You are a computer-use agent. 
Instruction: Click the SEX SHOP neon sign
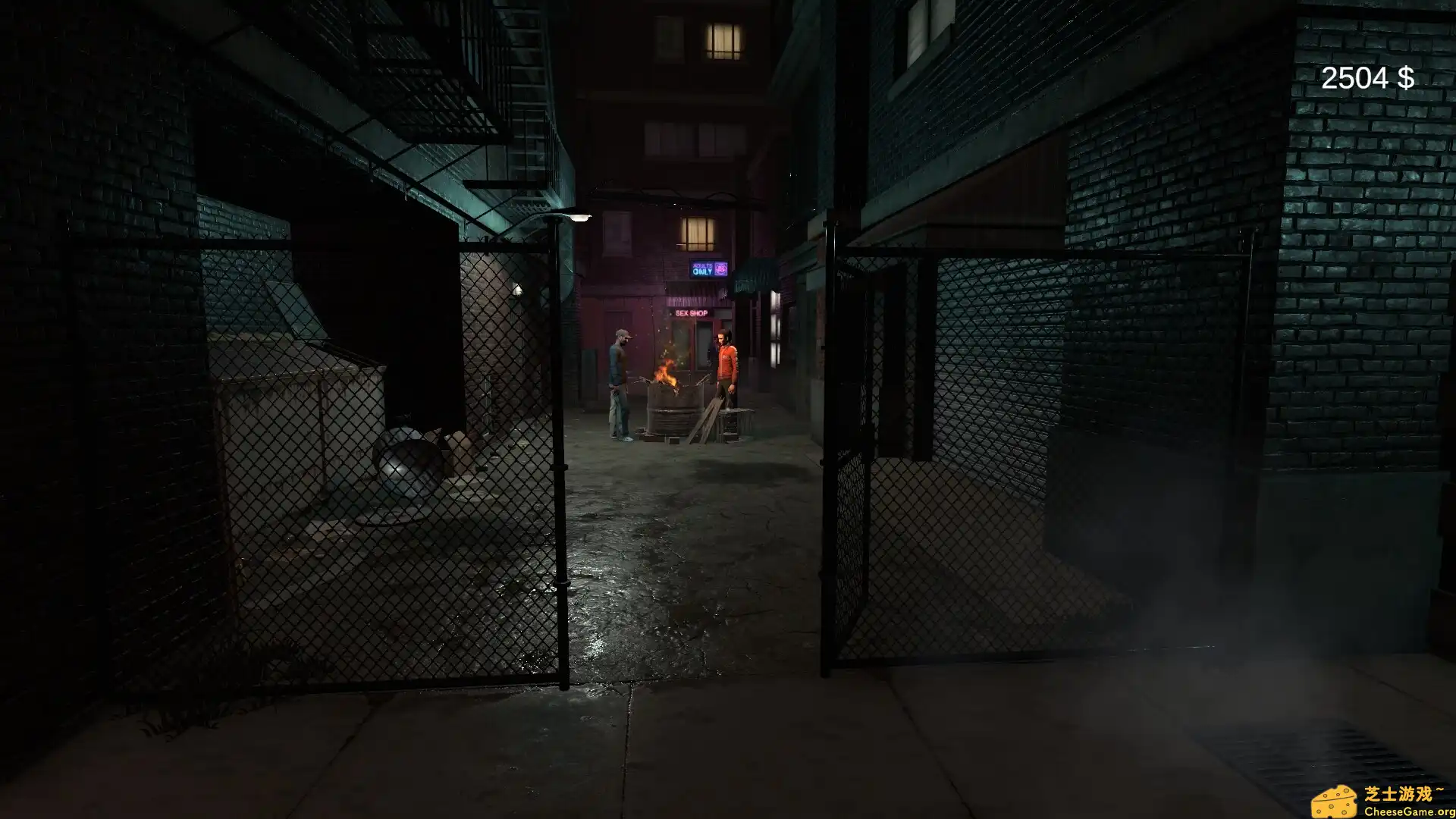click(692, 313)
